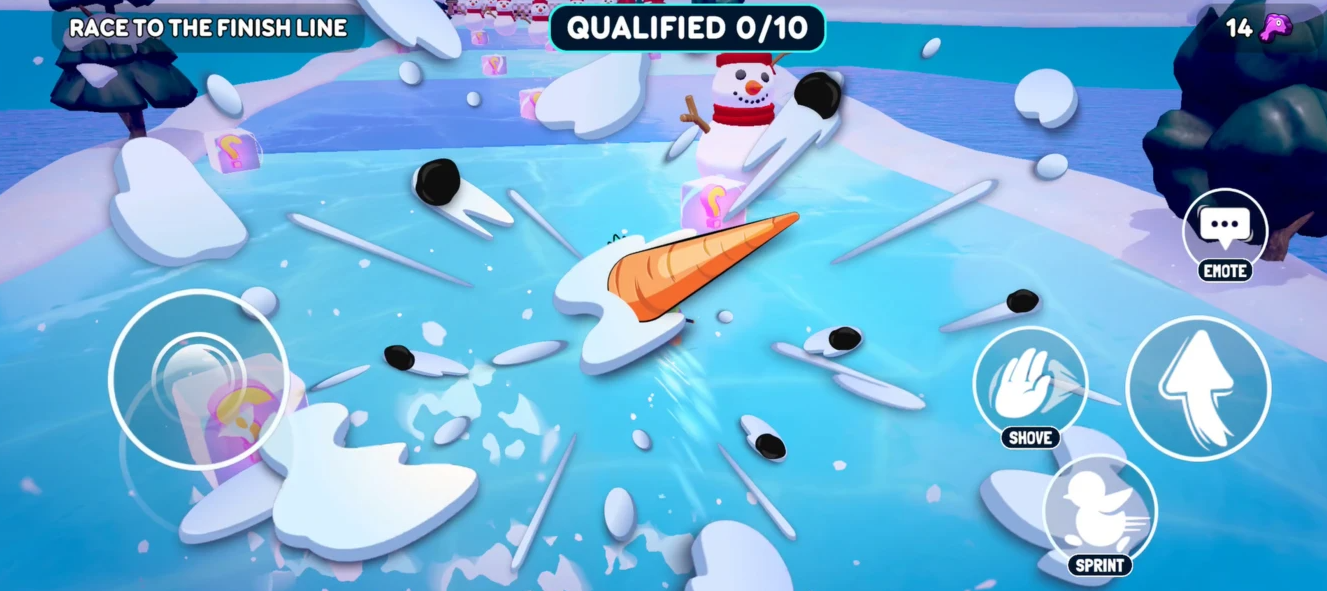1327x591 pixels.
Task: Tap the jump arrow button
Action: pos(1198,388)
